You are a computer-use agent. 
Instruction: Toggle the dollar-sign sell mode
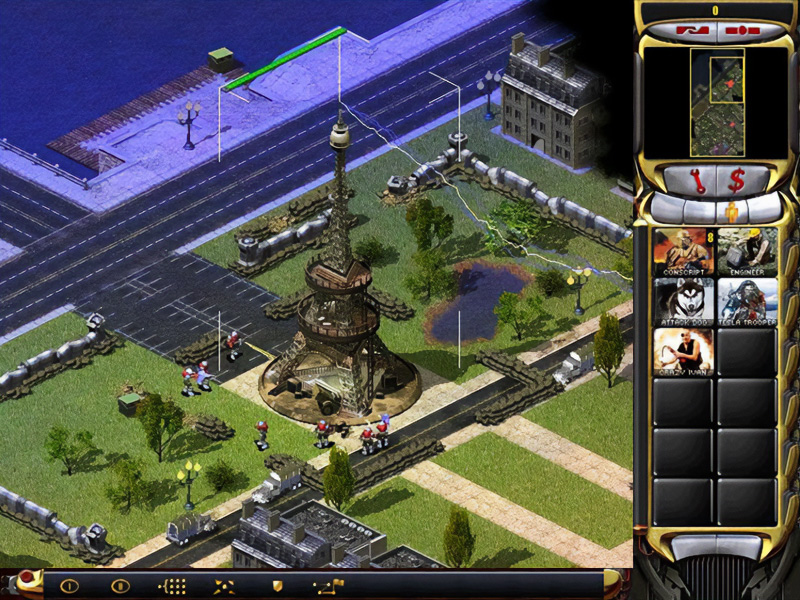(737, 181)
